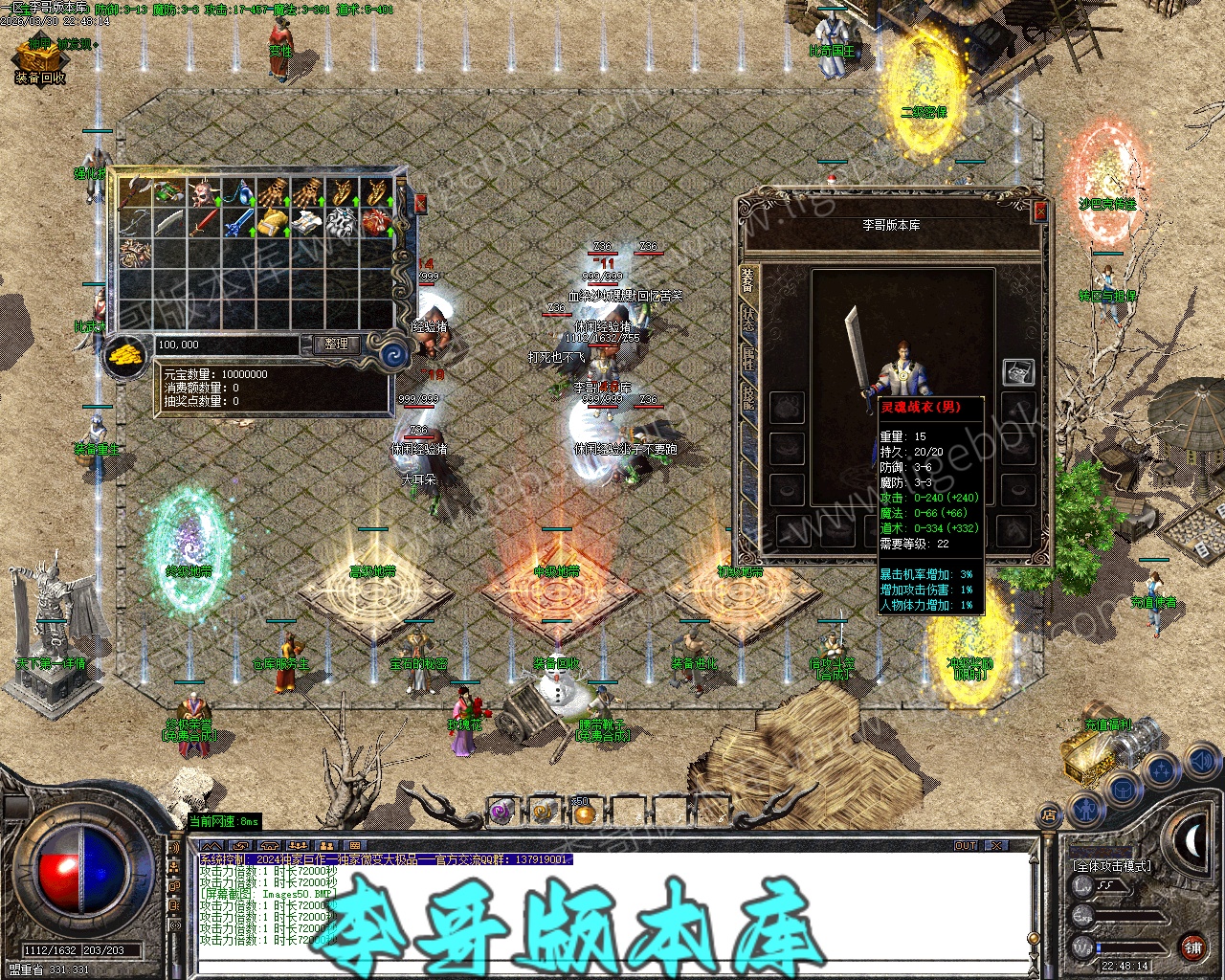Click the gold coin pile icon
This screenshot has width=1225, height=980.
[124, 353]
